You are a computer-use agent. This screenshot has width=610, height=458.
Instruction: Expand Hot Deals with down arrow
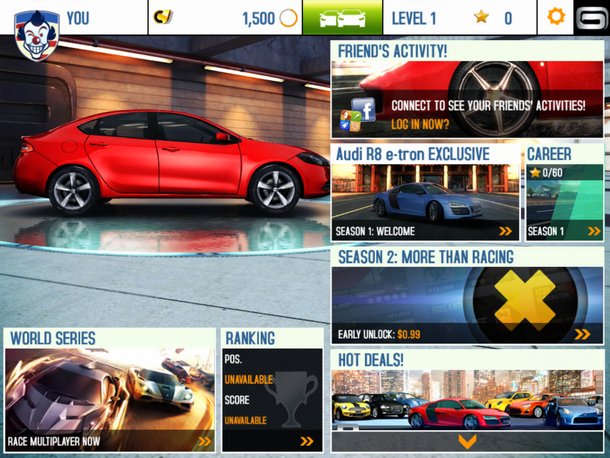(x=467, y=441)
